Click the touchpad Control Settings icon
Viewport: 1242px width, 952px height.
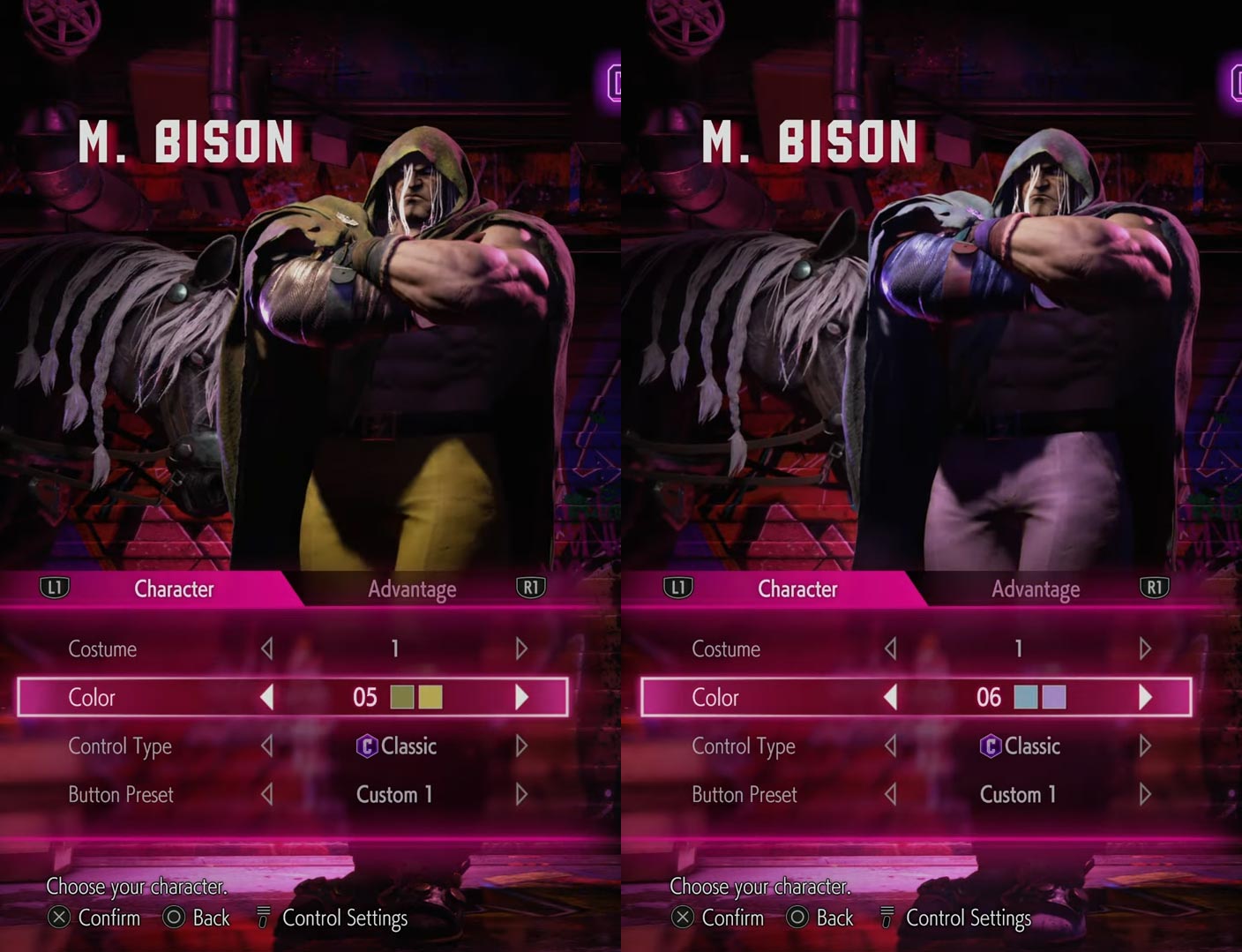tap(262, 918)
